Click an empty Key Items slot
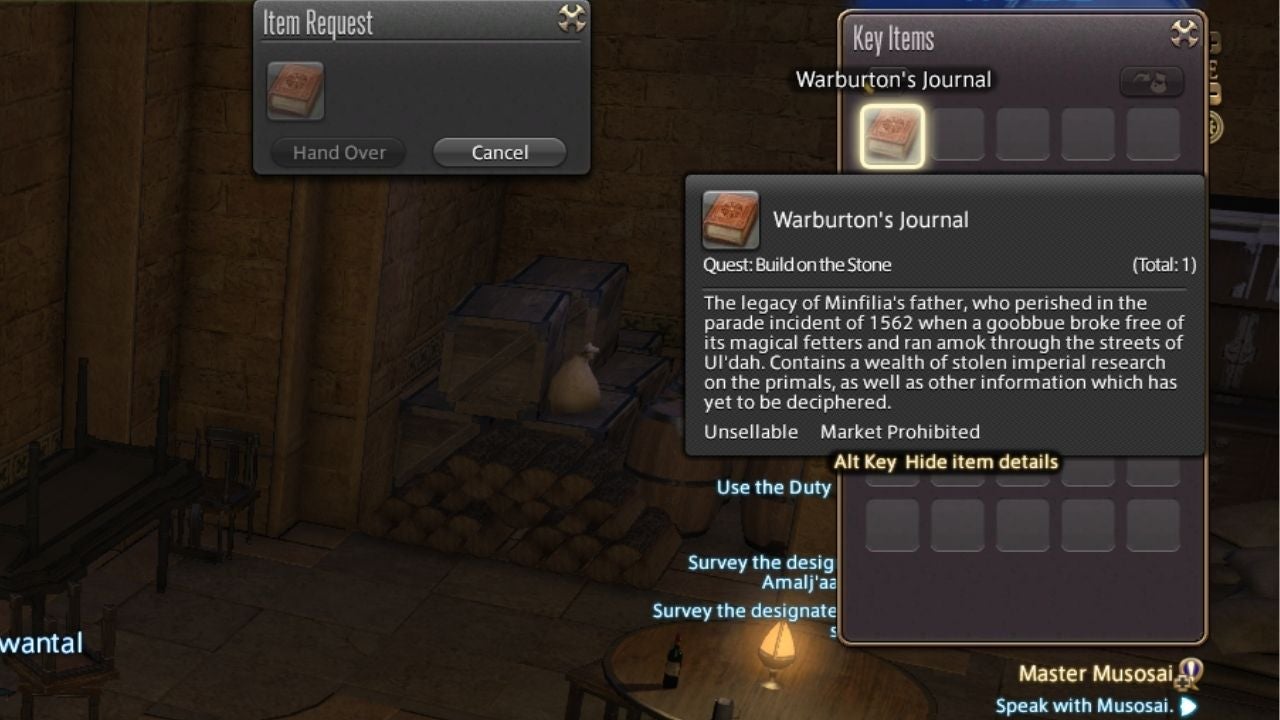 957,134
